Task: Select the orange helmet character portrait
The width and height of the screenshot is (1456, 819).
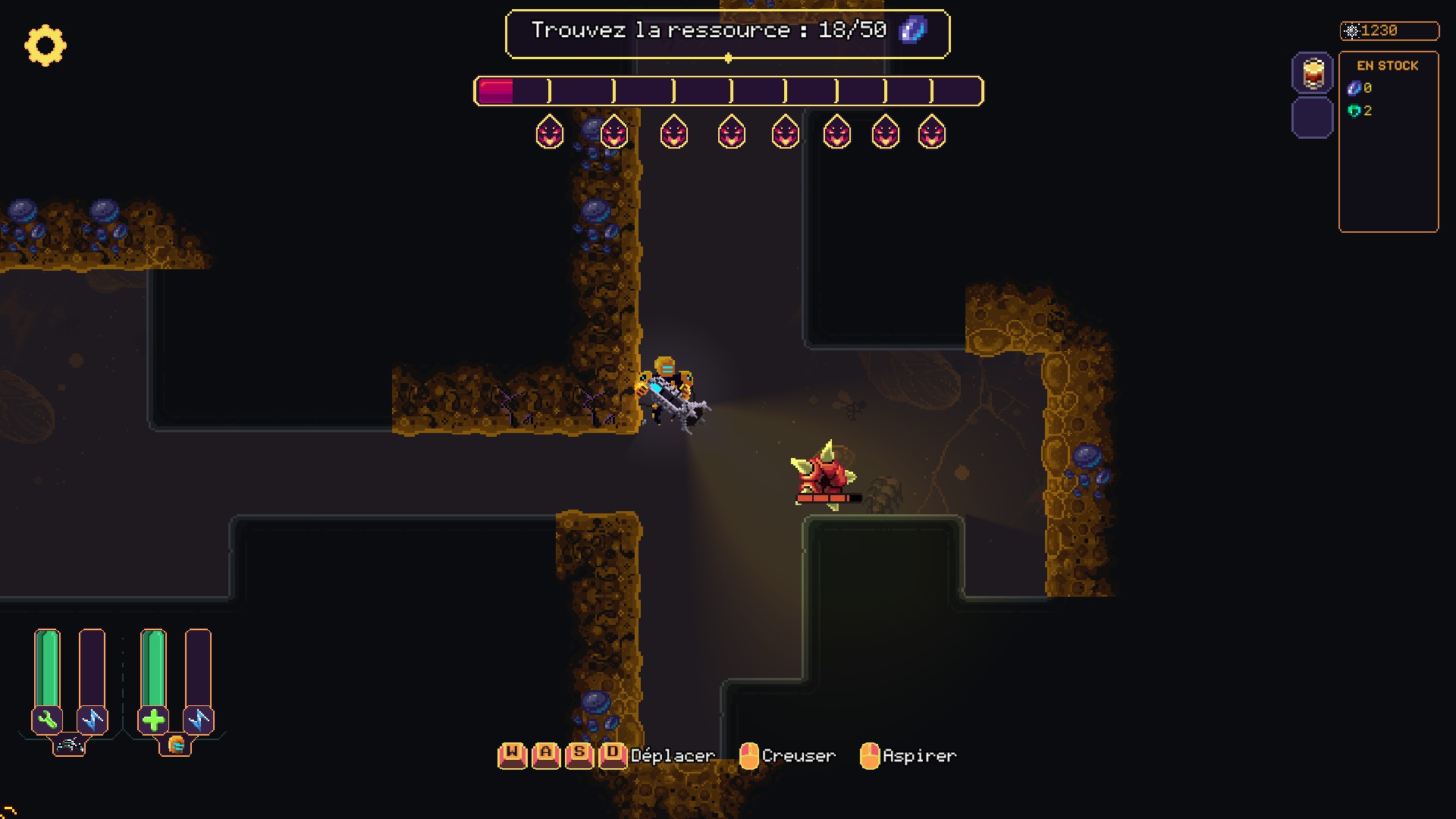Action: pyautogui.click(x=176, y=745)
